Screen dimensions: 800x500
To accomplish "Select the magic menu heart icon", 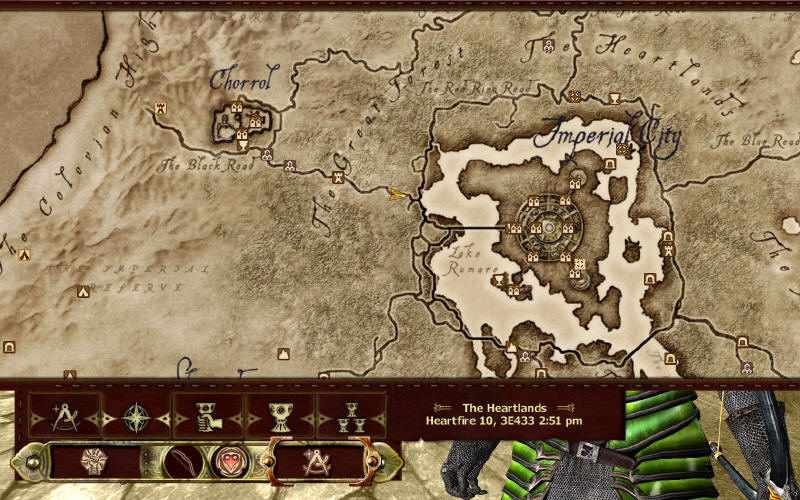I will click(x=229, y=462).
